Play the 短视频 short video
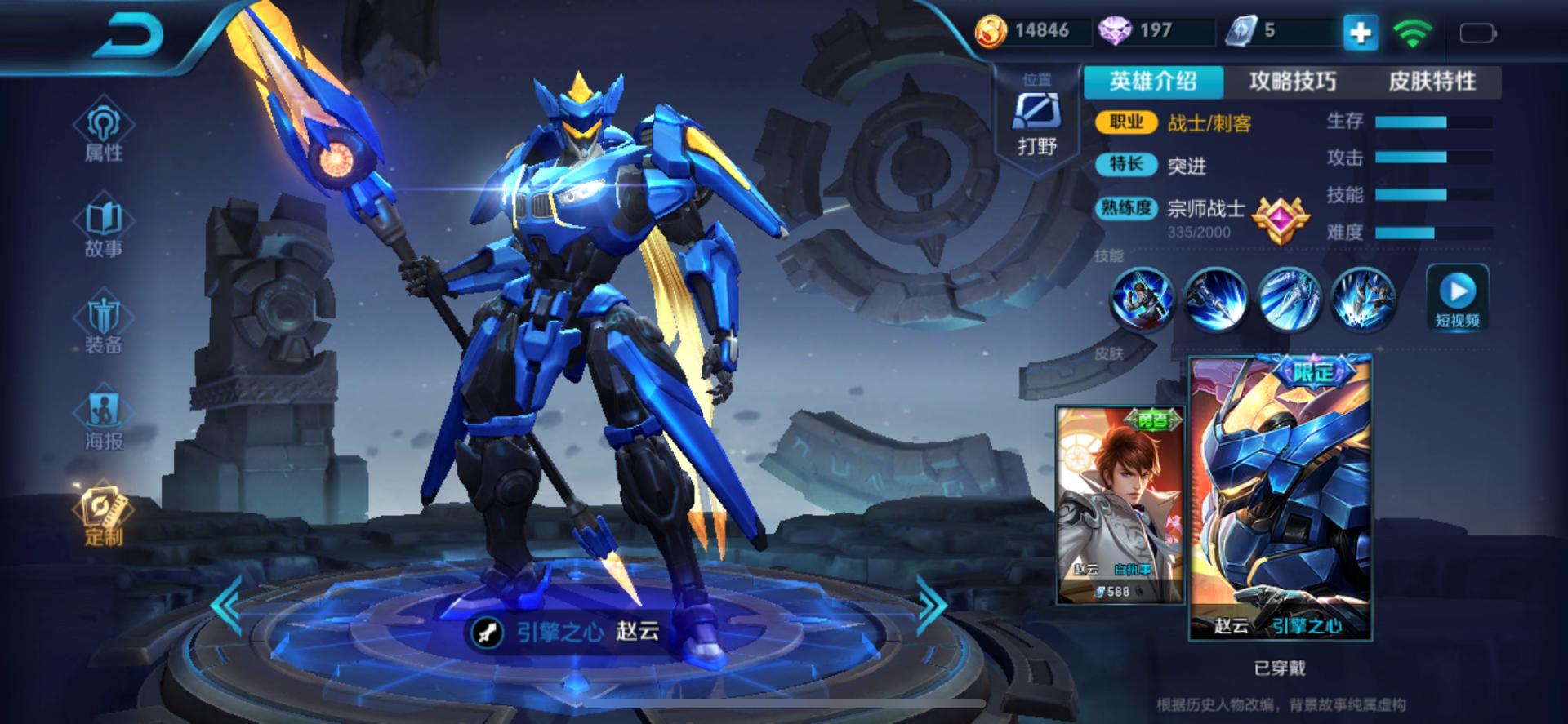 click(x=1458, y=299)
